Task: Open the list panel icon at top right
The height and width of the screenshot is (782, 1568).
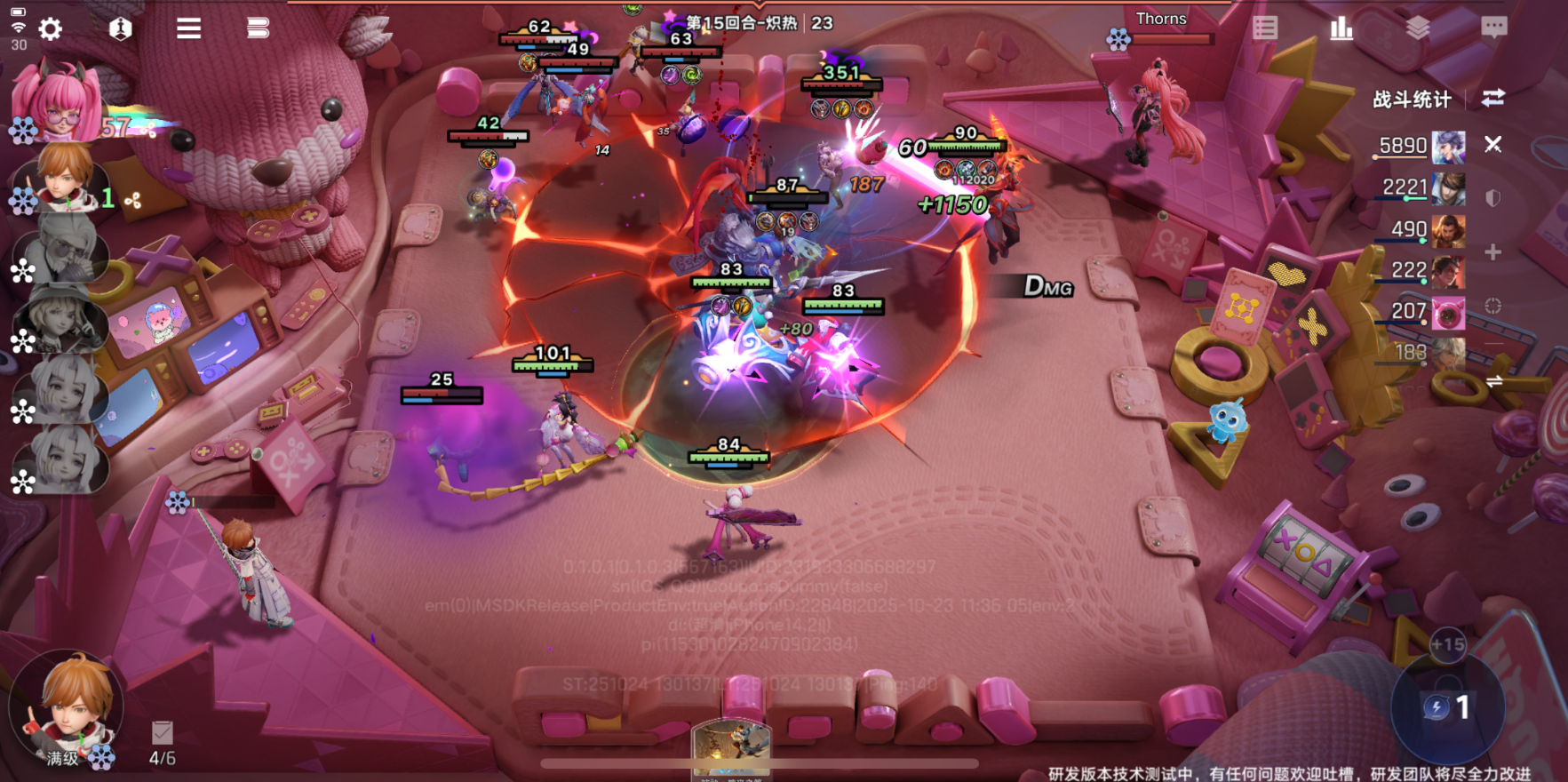Action: coord(1265,28)
